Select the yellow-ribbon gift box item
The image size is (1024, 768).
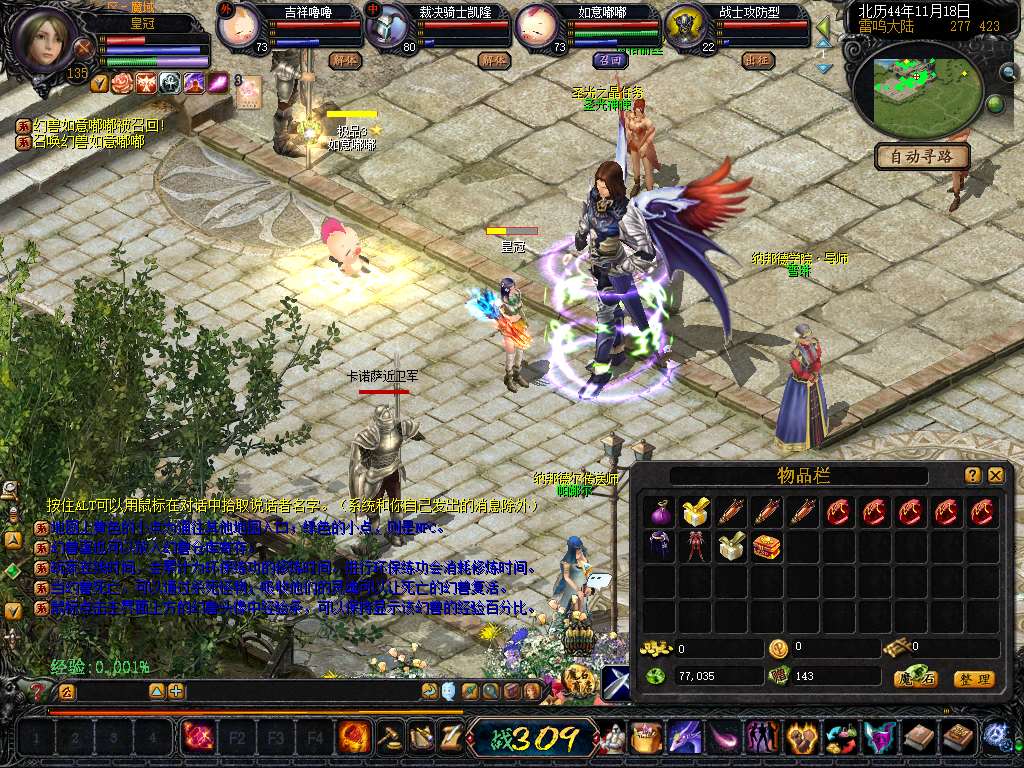[x=694, y=513]
